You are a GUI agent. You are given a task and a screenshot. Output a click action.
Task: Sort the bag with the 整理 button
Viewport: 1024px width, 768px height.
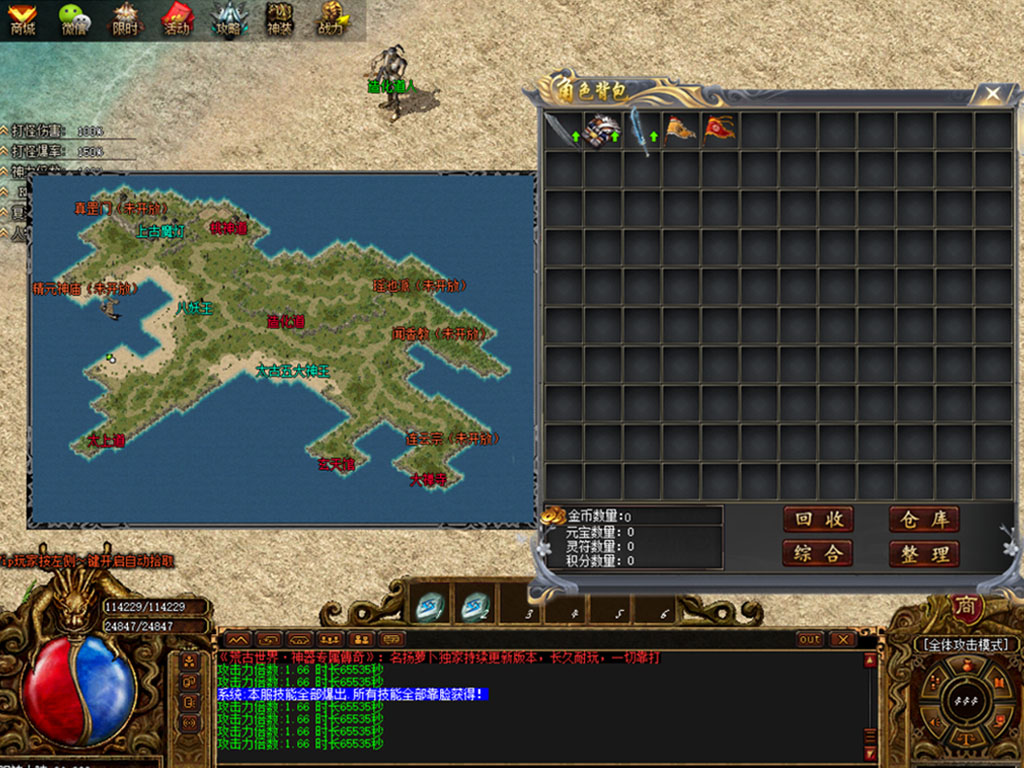coord(924,553)
